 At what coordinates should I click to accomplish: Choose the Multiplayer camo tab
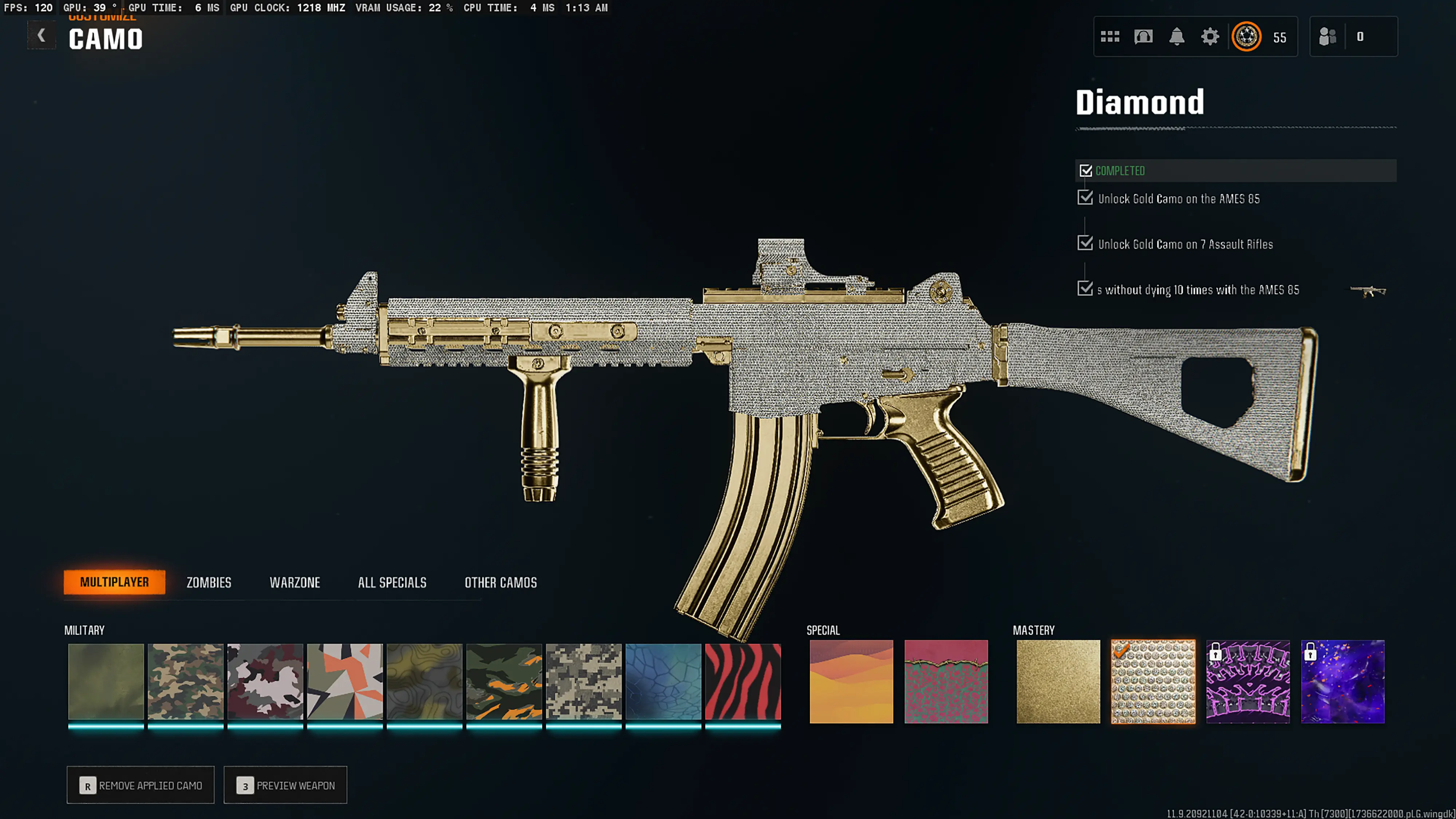pos(114,582)
